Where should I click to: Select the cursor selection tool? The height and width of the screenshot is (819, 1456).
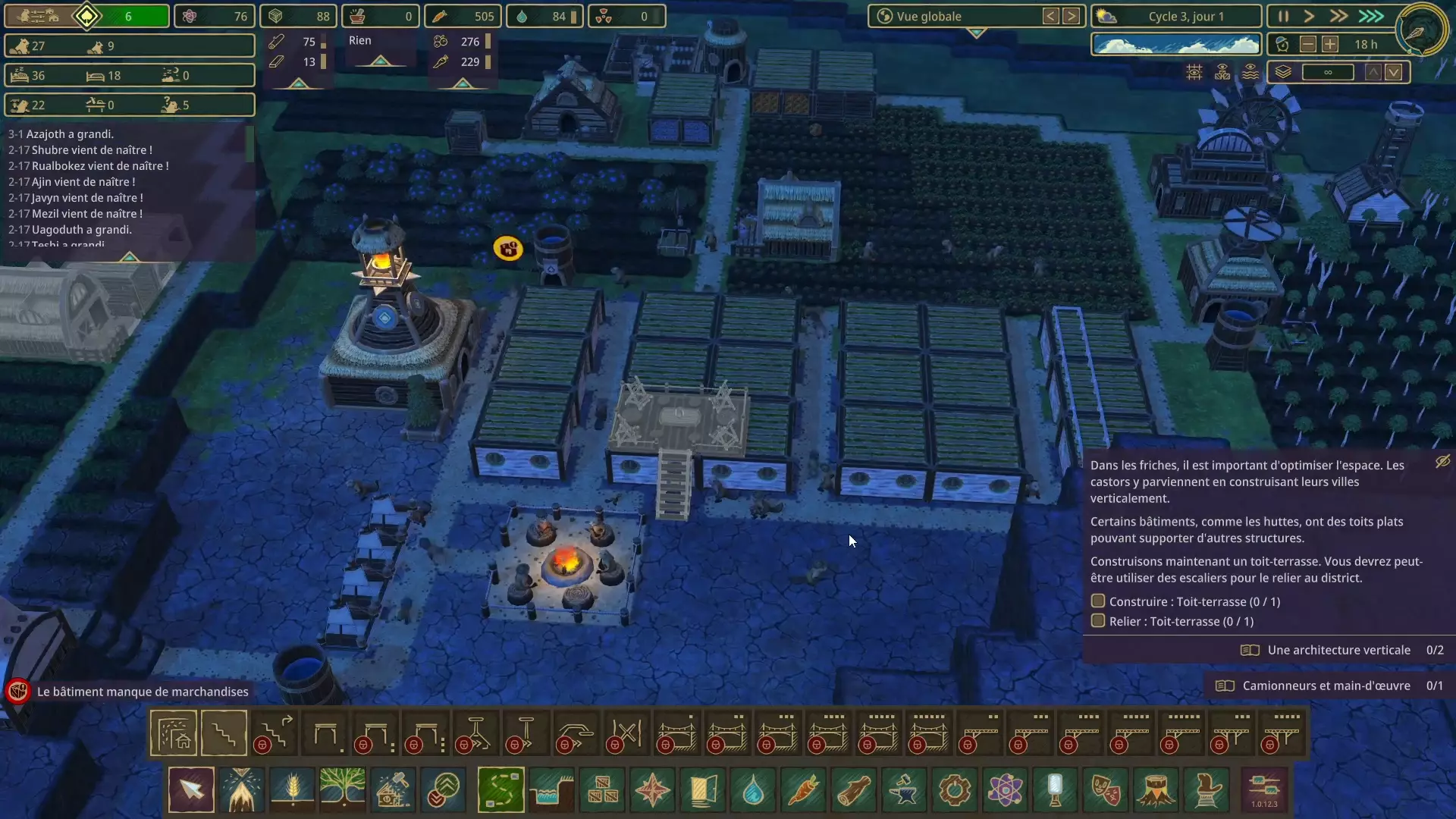191,789
